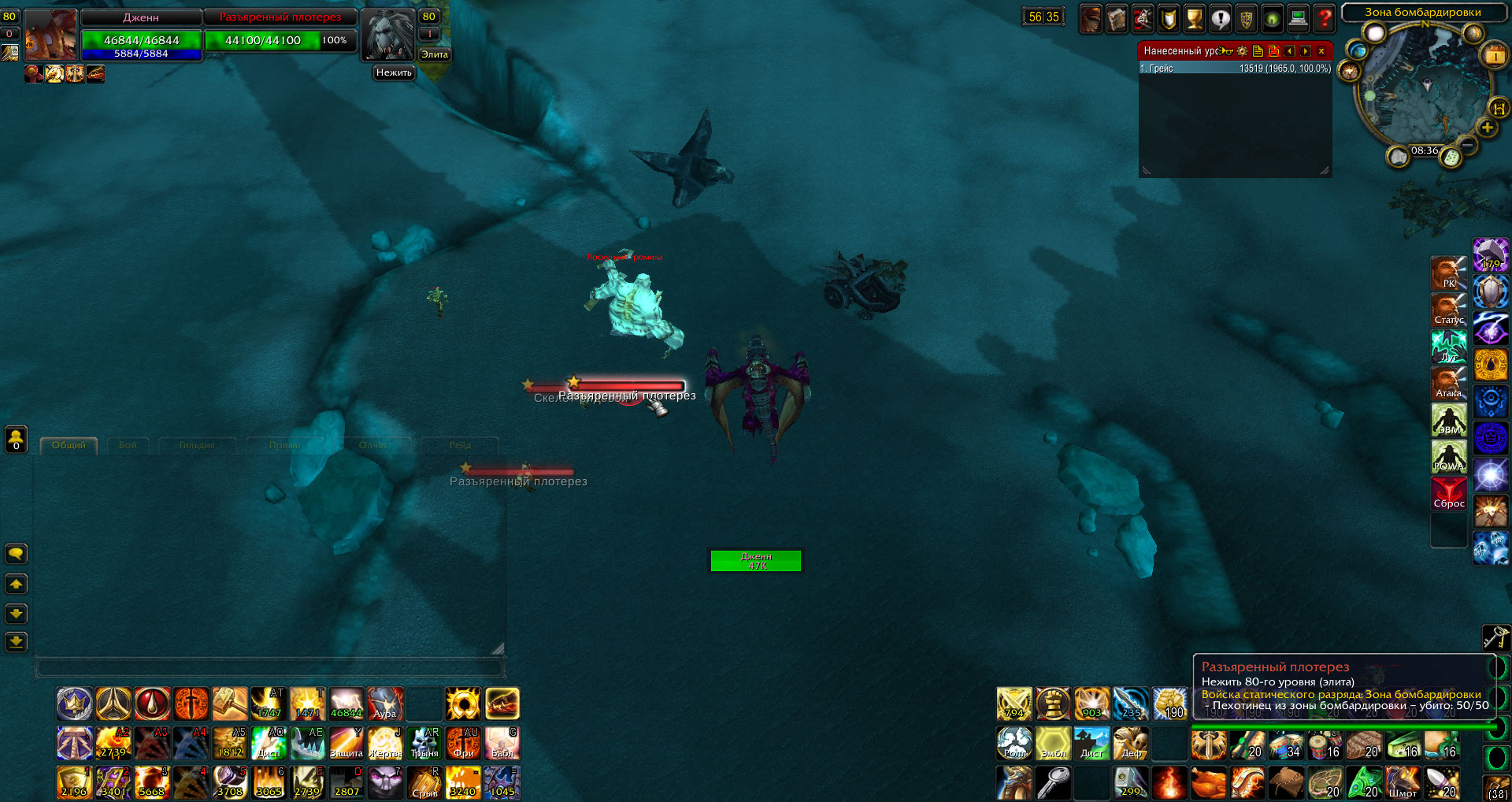1512x802 pixels.
Task: Zoom out the minimap with minus button
Action: (x=1468, y=145)
